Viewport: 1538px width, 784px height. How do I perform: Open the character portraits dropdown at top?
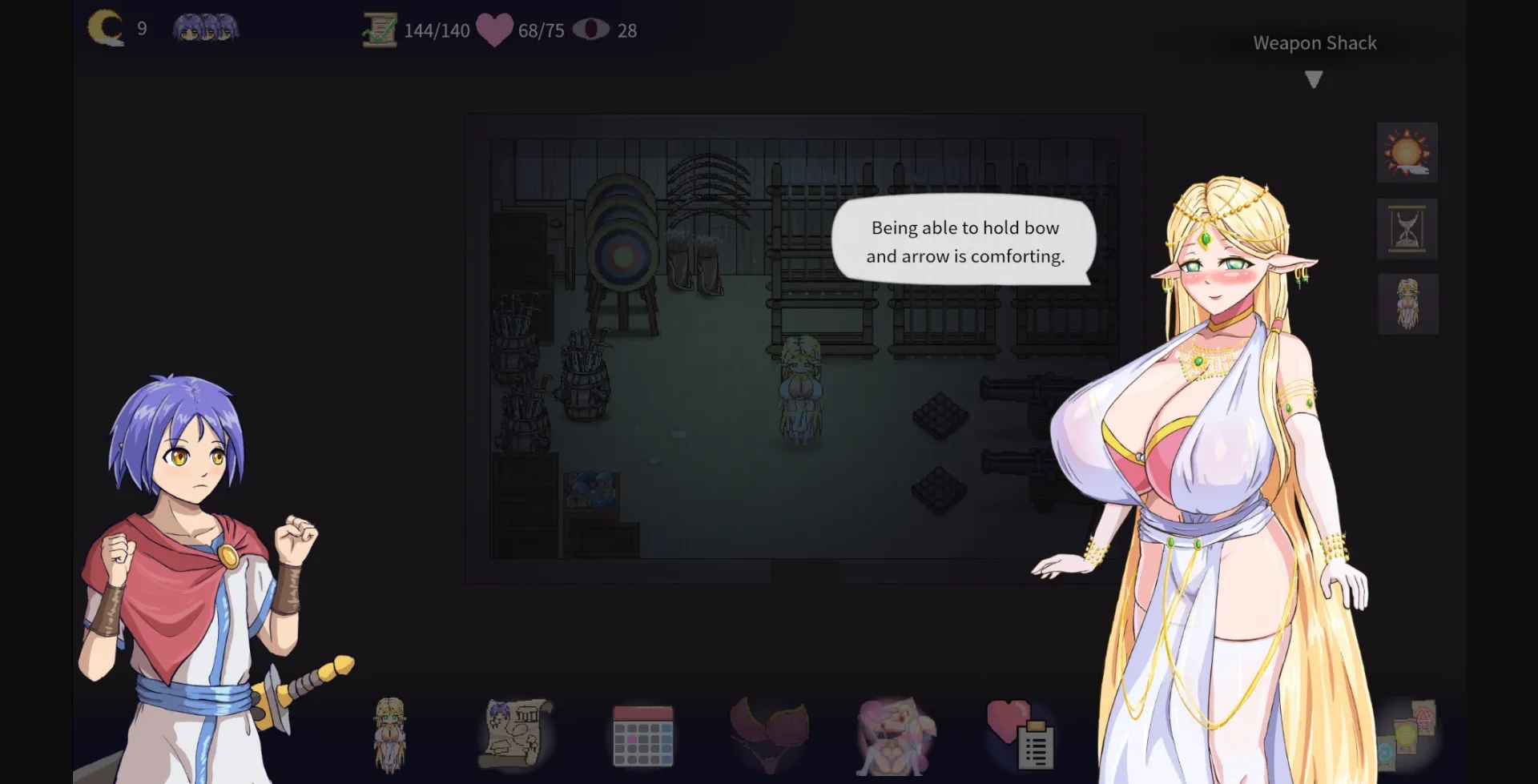[x=206, y=28]
